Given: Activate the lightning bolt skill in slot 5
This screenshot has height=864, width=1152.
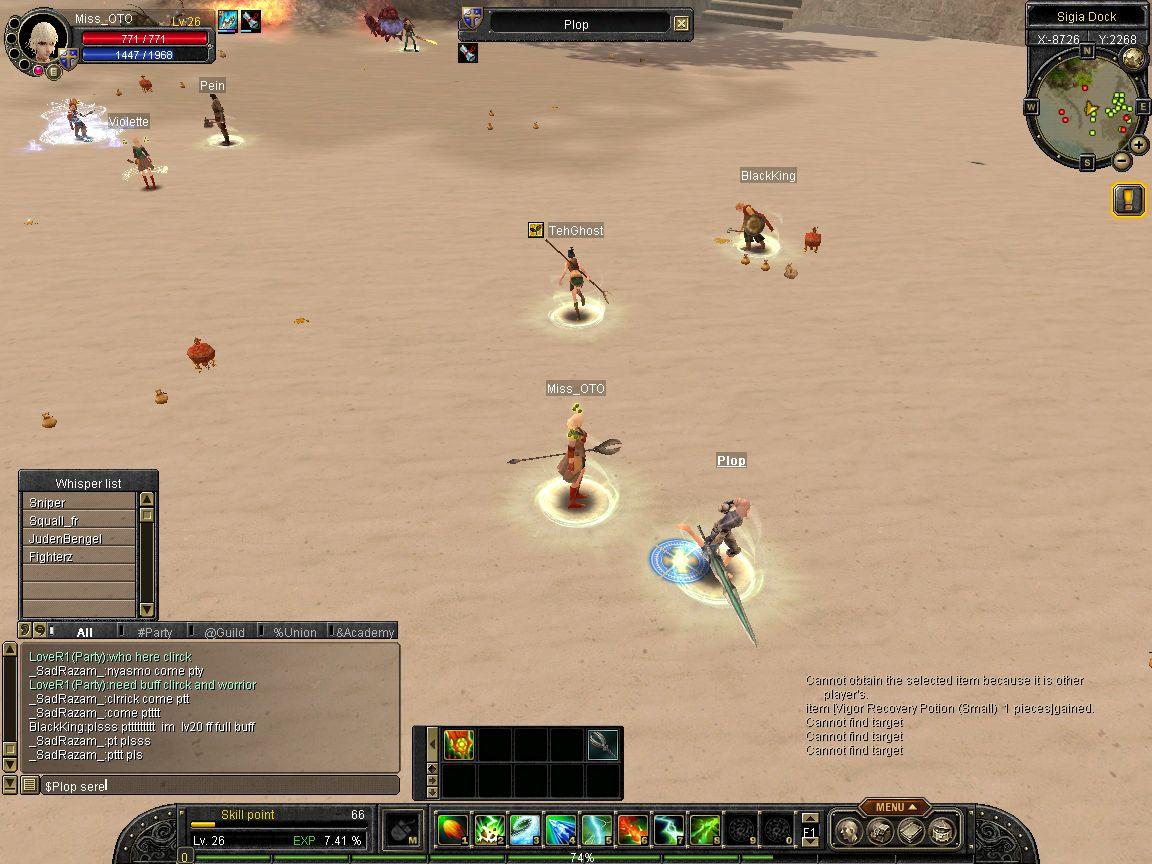Looking at the screenshot, I should [597, 829].
